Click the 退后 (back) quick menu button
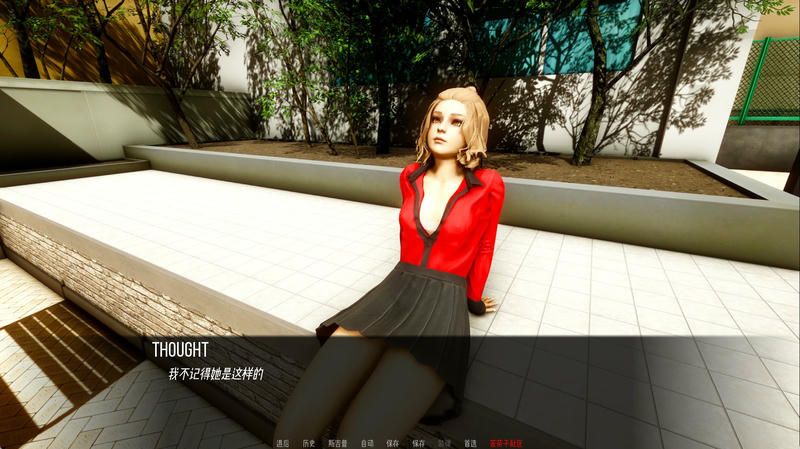This screenshot has height=449, width=800. (283, 442)
